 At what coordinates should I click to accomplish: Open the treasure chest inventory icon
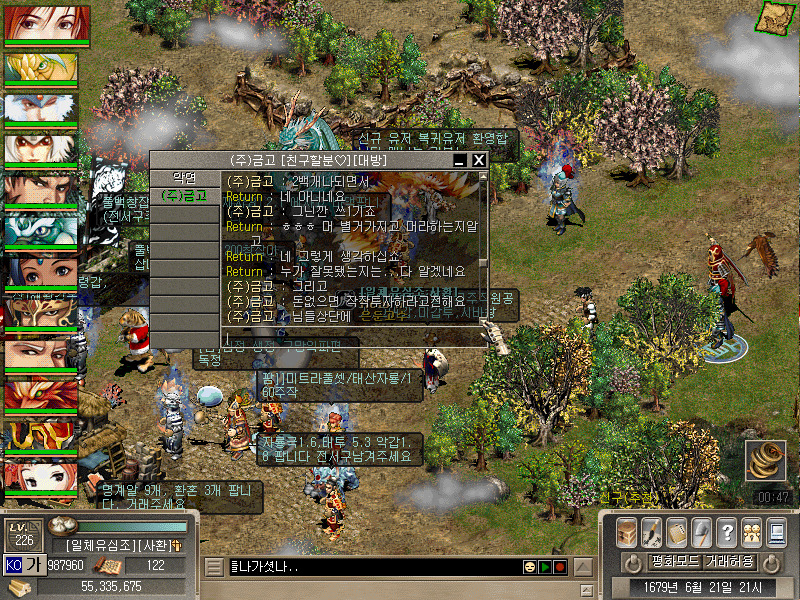626,531
